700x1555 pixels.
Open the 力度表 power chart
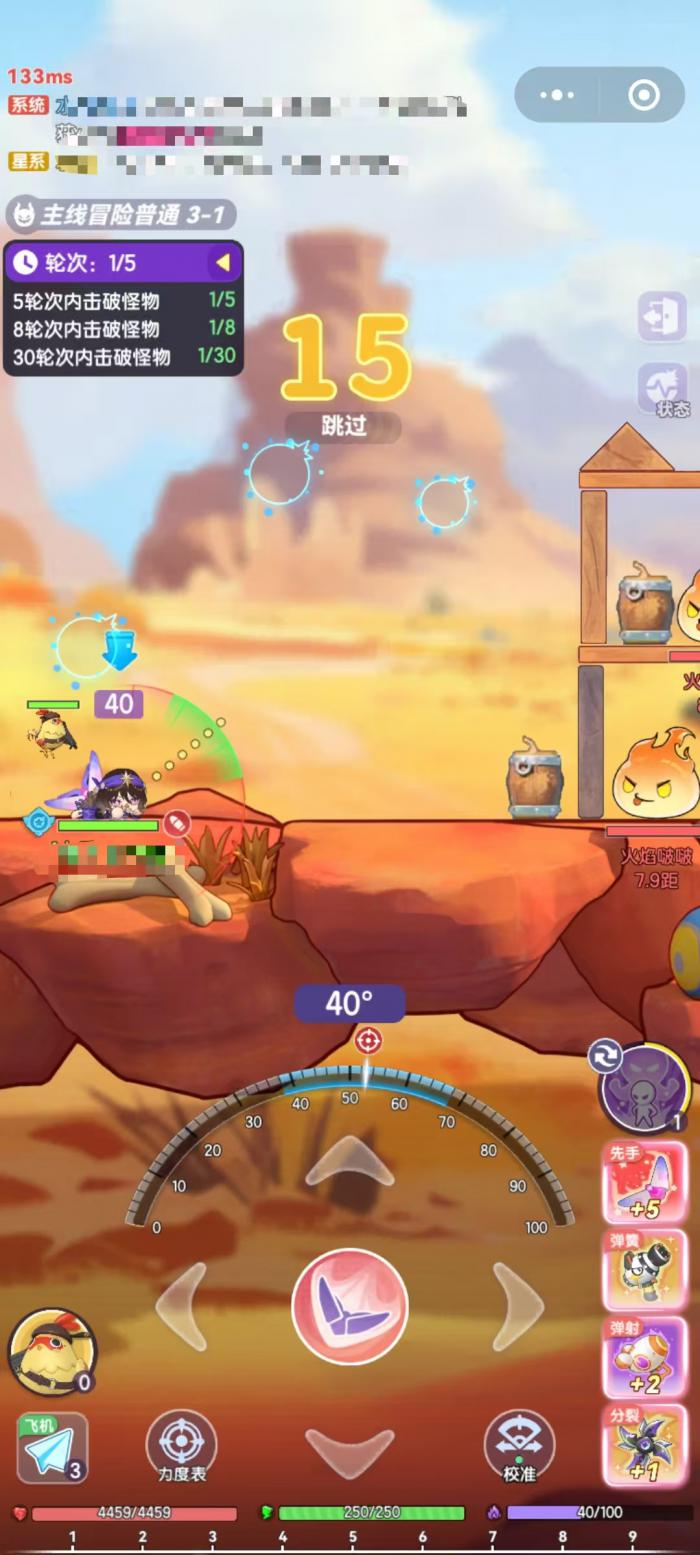click(181, 1448)
